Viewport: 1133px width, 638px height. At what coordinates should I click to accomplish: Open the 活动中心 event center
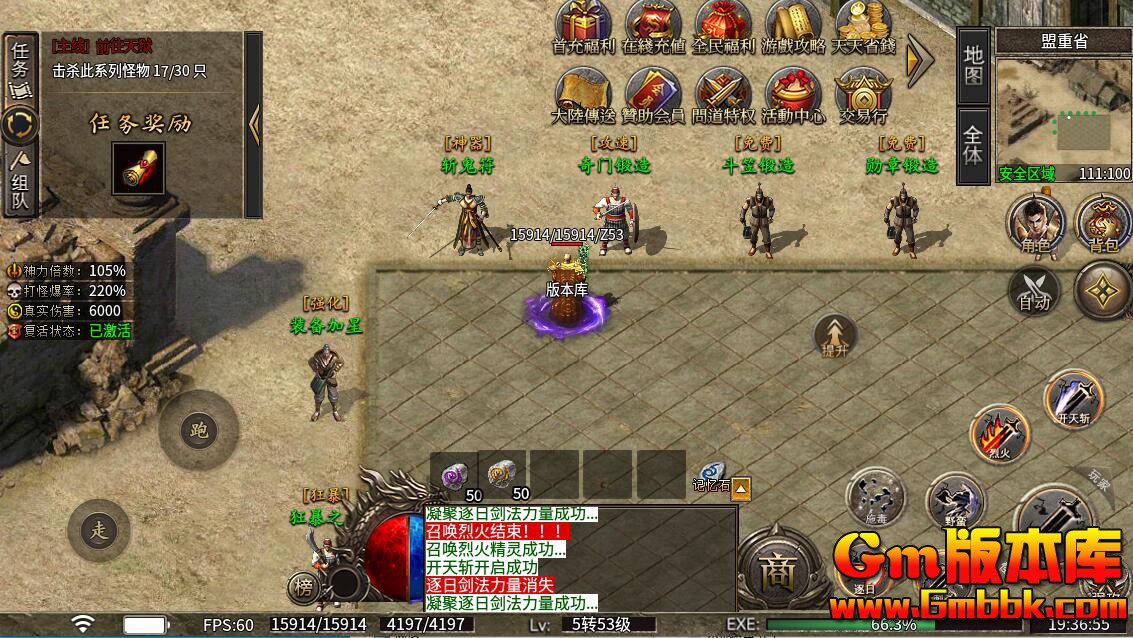click(x=793, y=93)
